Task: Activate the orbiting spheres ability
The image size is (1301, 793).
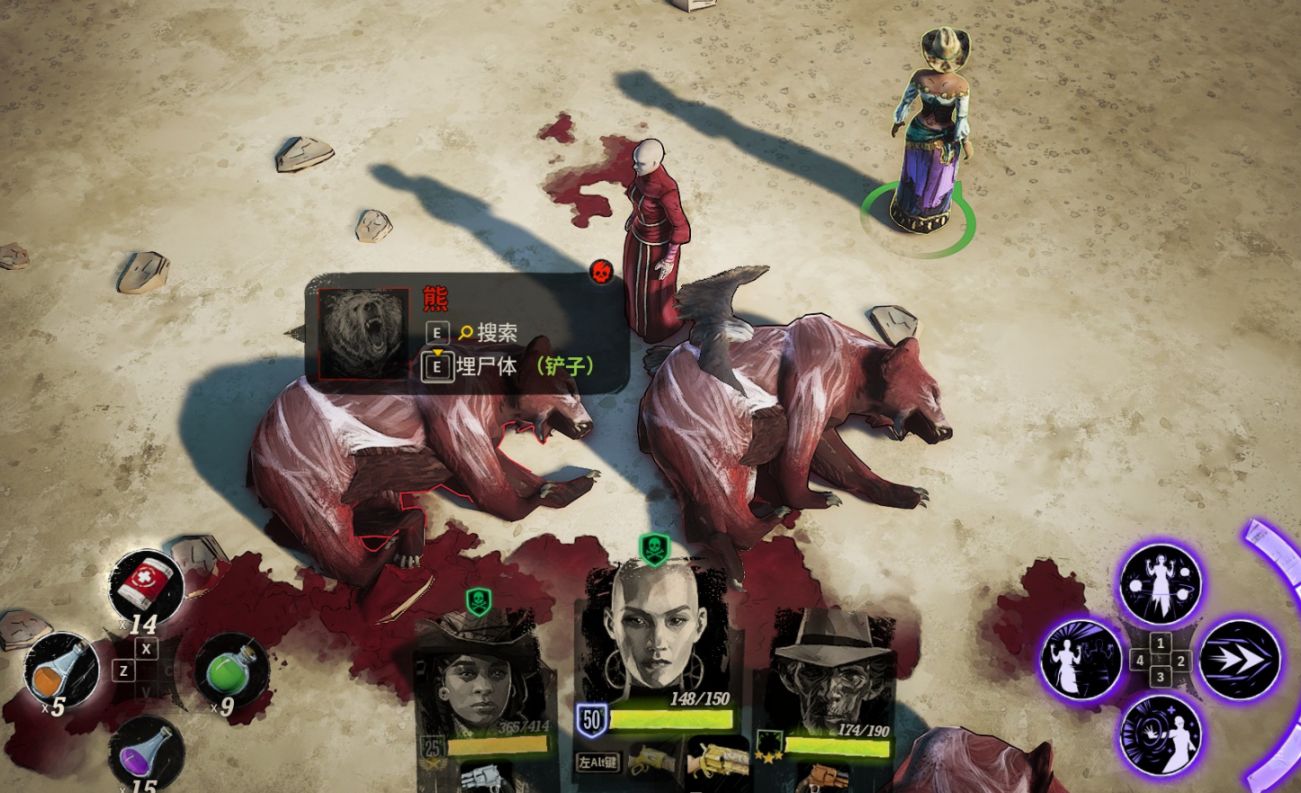Action: click(x=1160, y=583)
